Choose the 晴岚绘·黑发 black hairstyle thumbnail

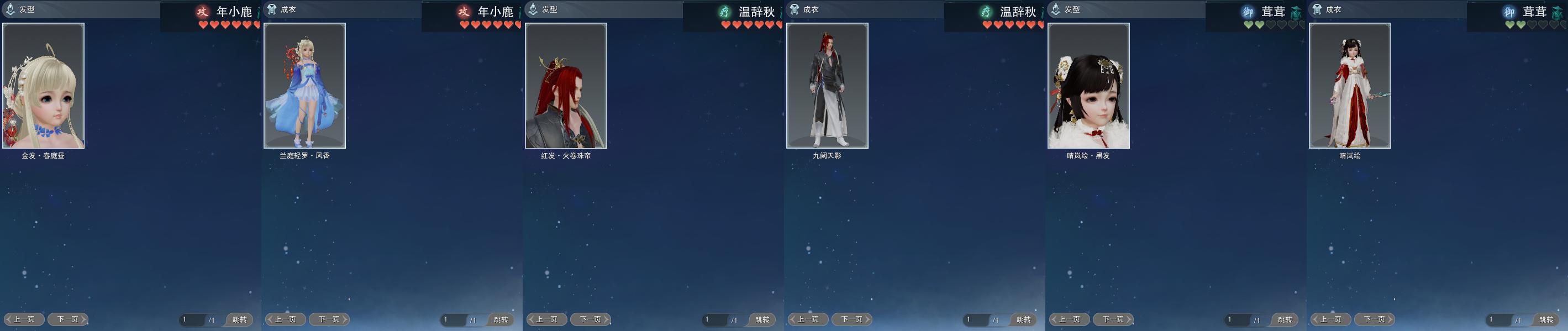tap(1088, 86)
